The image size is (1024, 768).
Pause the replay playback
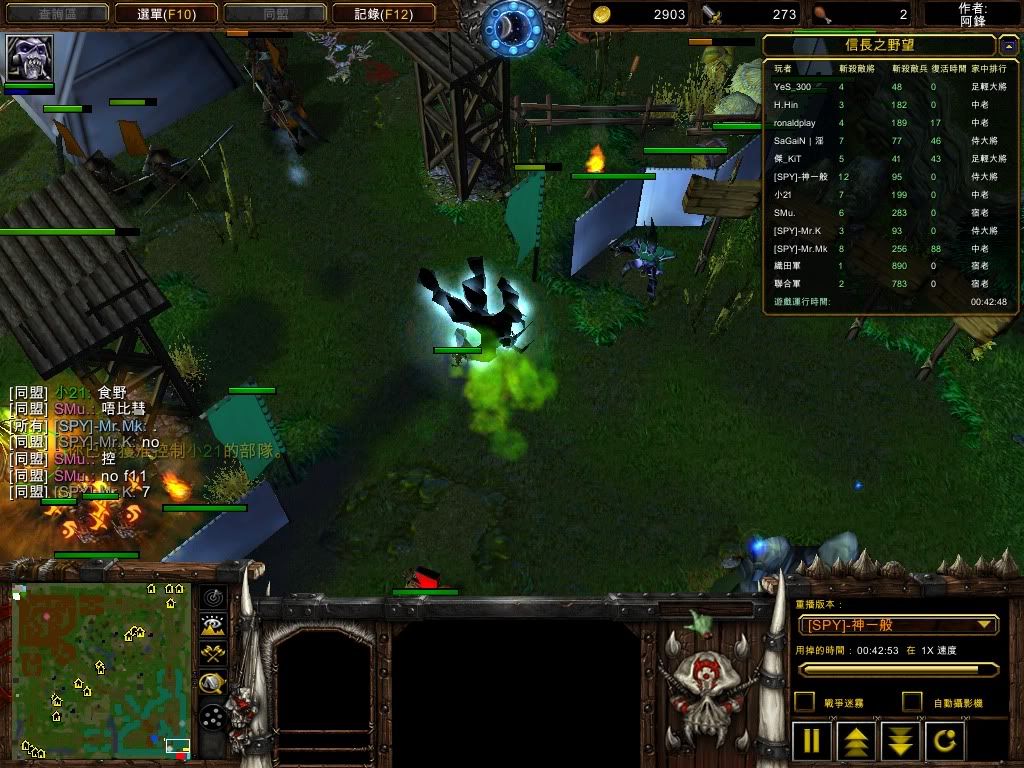click(x=812, y=742)
